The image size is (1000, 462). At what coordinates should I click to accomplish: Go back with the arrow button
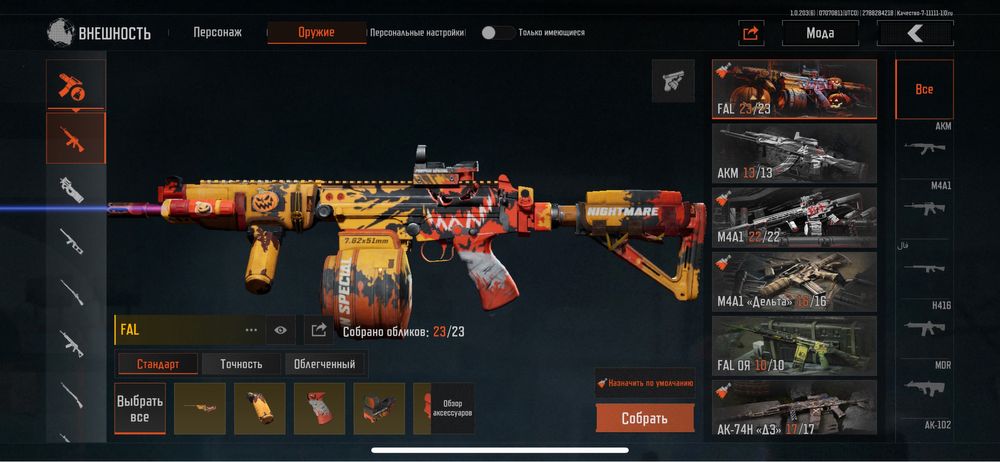coord(915,33)
